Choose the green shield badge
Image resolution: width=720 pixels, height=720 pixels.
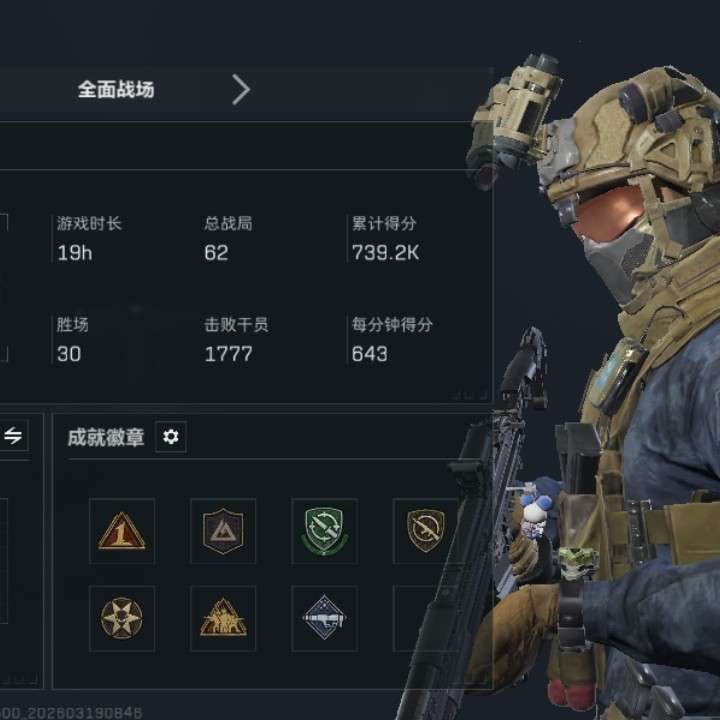[324, 531]
